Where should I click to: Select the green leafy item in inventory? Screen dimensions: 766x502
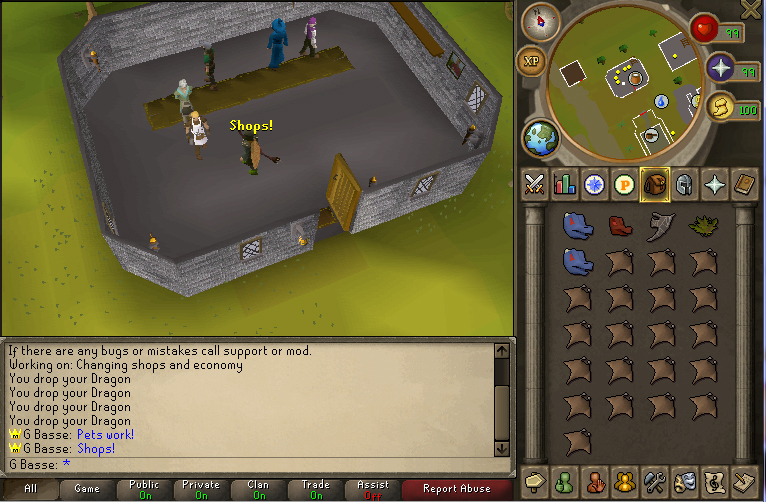(703, 224)
